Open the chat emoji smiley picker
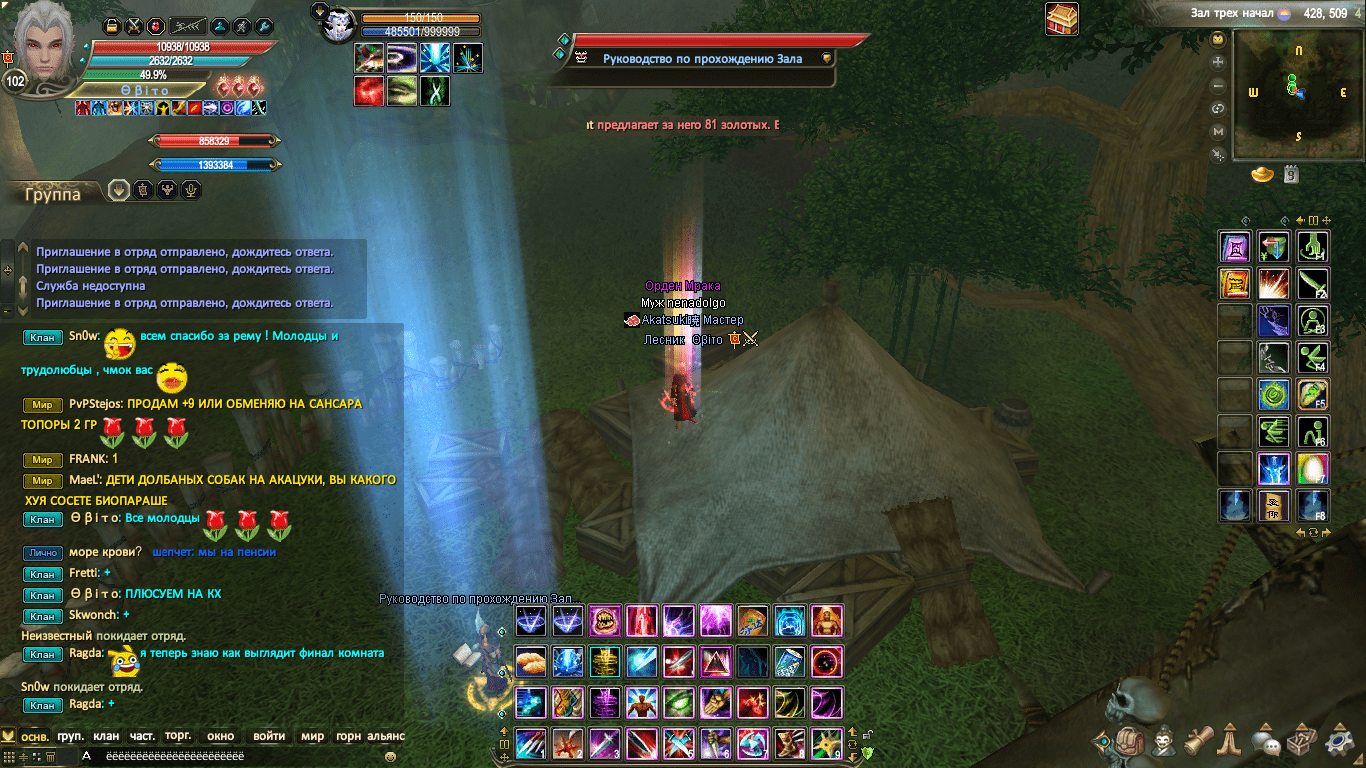 pos(390,757)
